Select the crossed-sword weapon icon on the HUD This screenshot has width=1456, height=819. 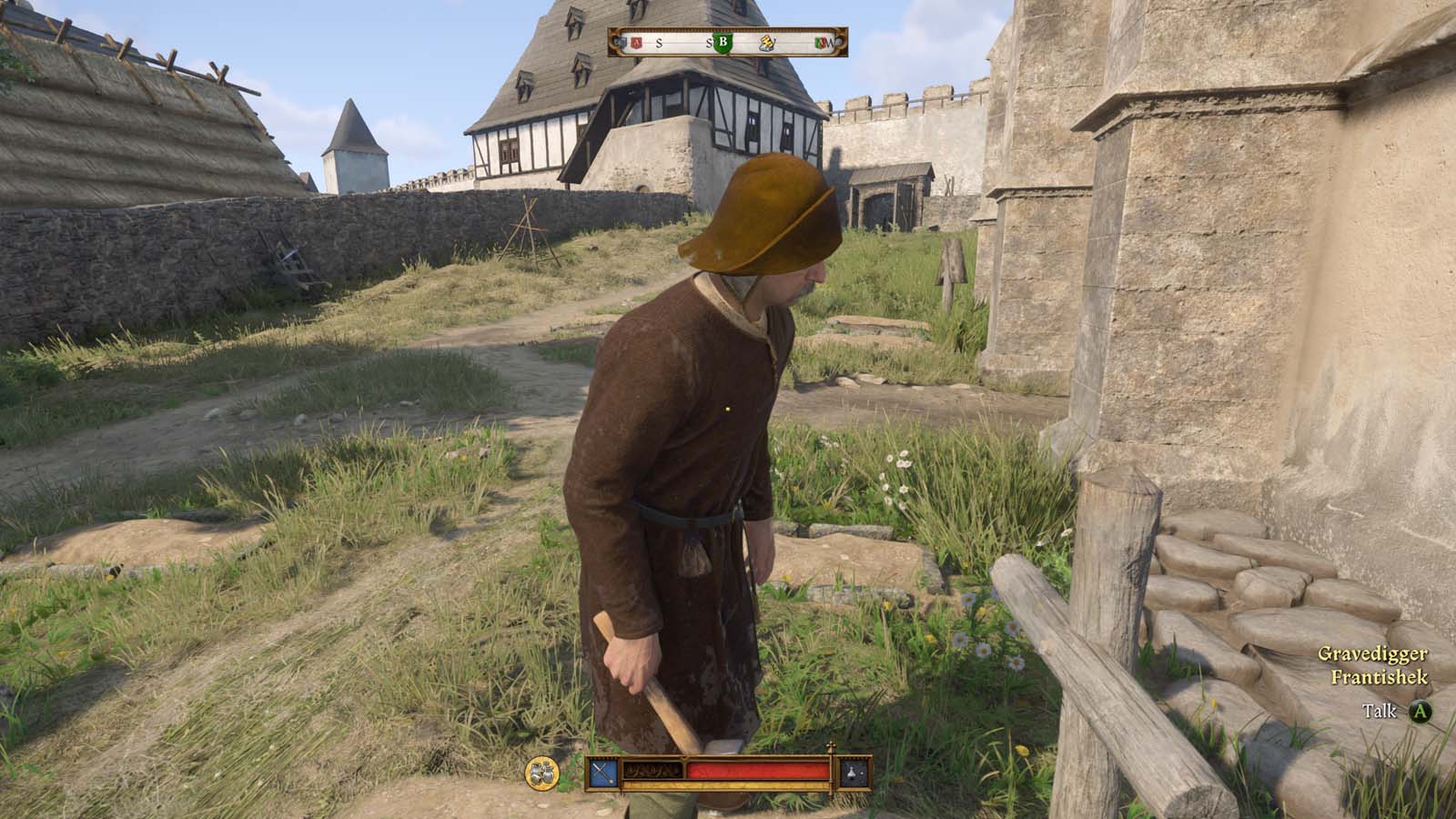click(603, 772)
